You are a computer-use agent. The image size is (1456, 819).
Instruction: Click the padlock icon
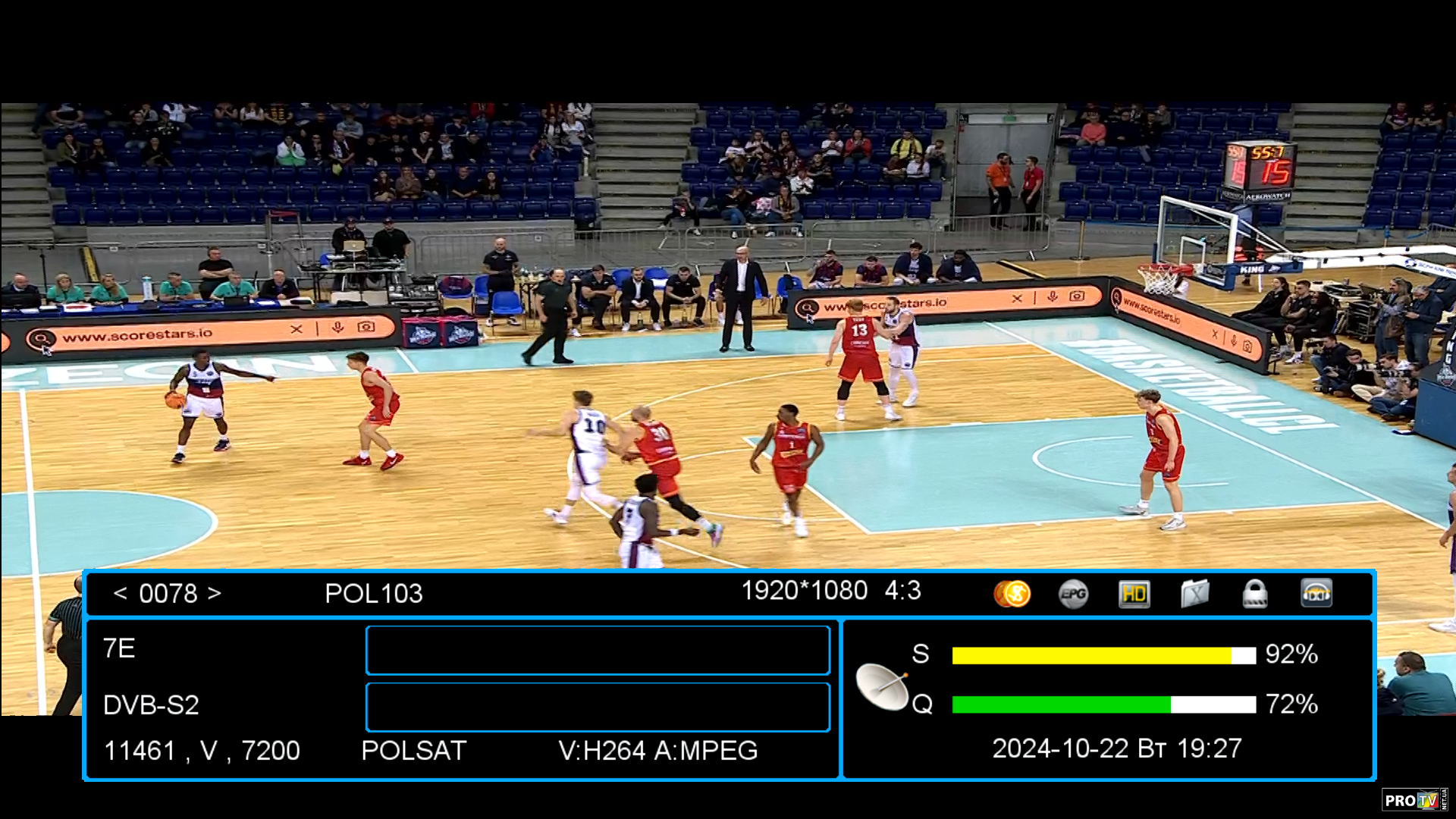(1255, 594)
